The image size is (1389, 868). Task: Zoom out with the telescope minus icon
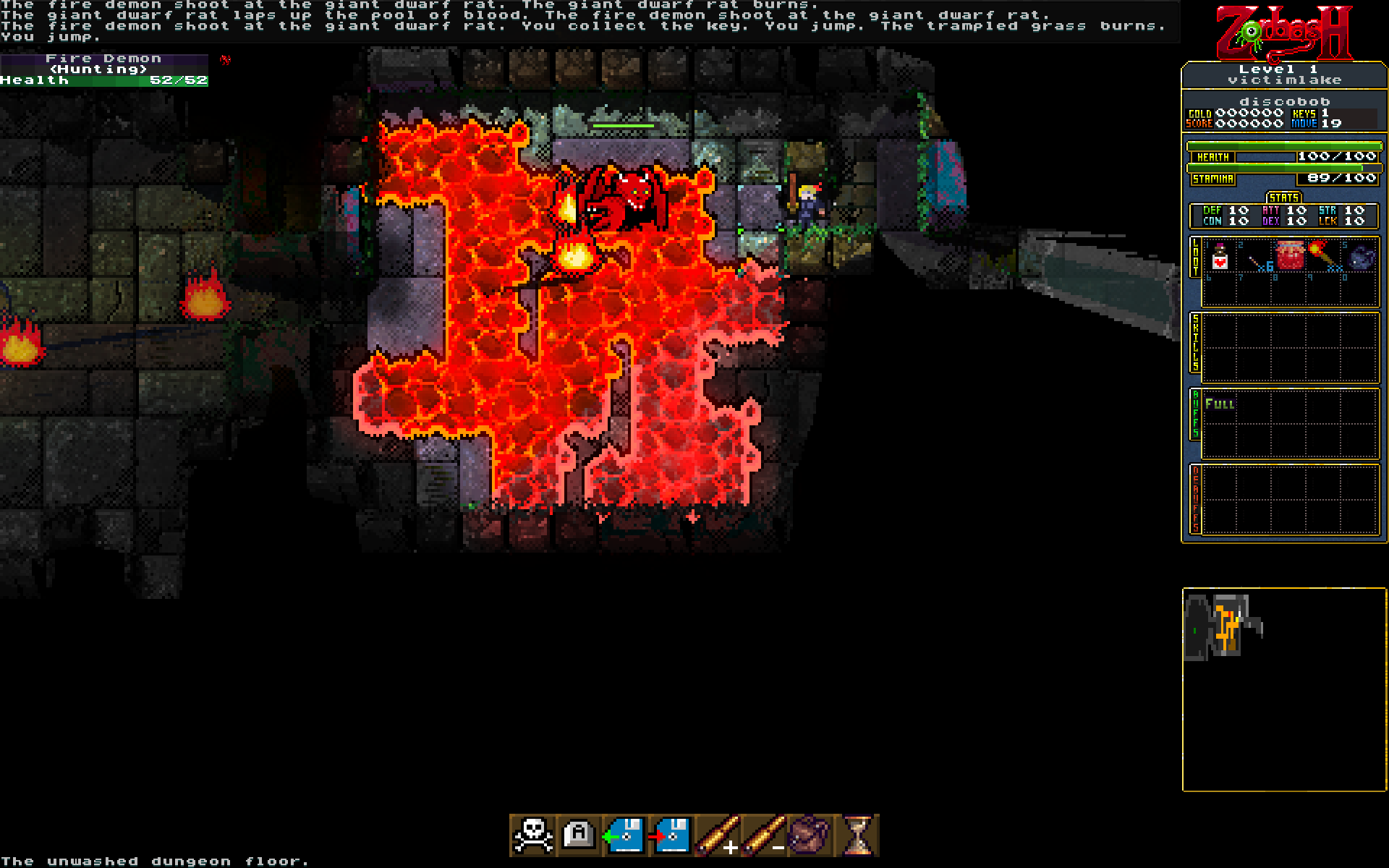764,835
